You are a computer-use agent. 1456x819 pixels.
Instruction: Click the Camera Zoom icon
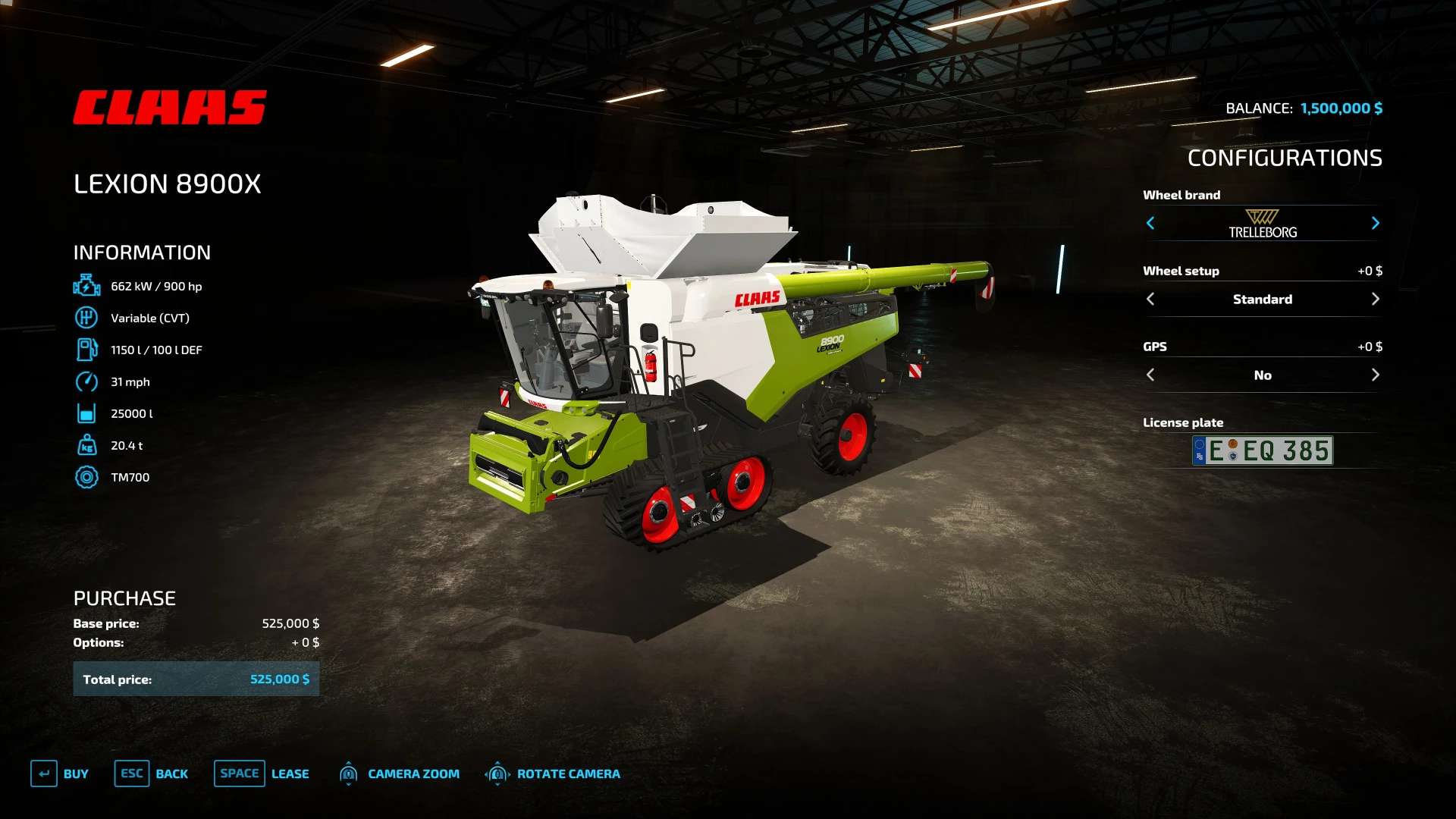point(350,773)
